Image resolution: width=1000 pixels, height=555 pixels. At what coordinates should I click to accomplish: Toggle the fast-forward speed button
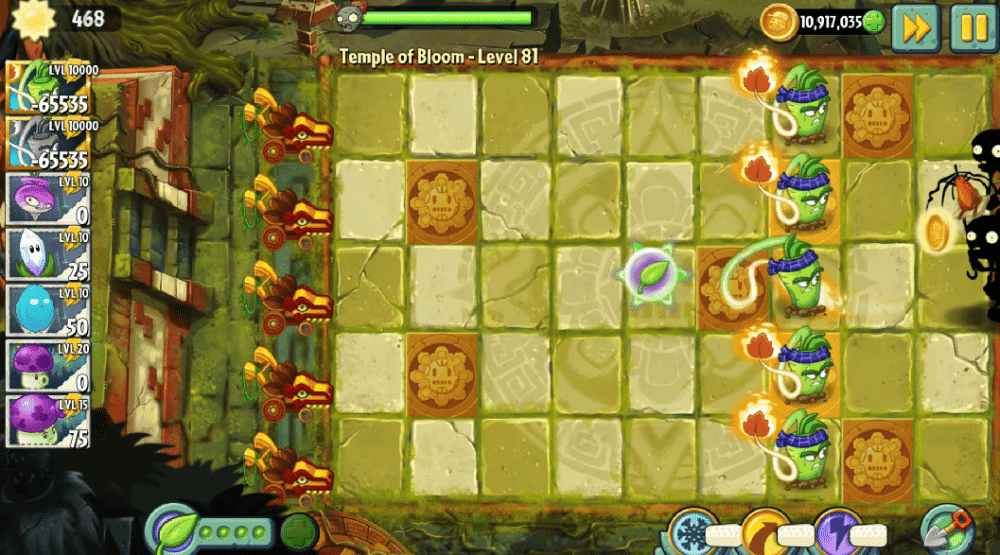[x=914, y=27]
